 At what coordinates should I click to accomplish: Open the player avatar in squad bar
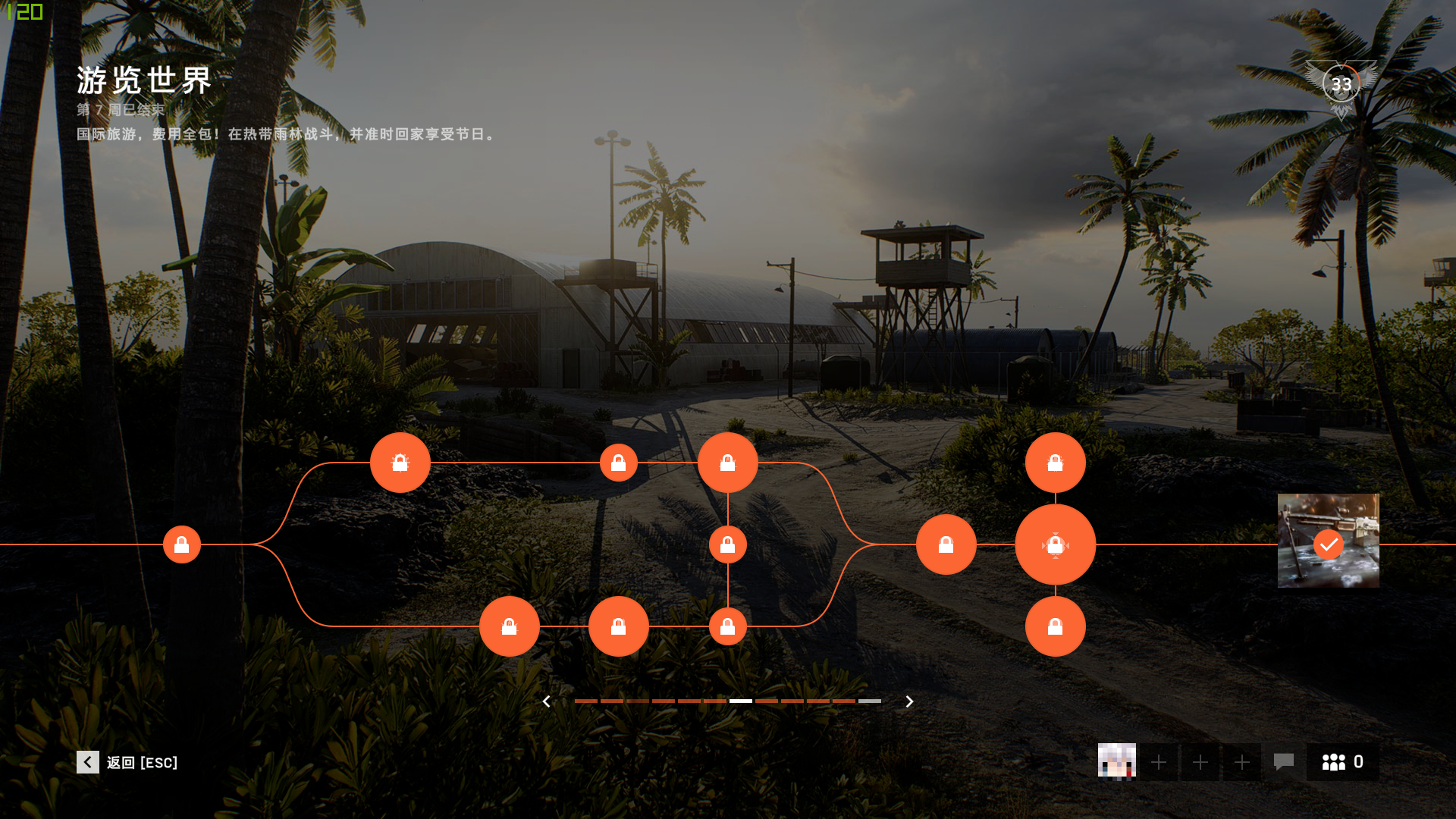tap(1116, 761)
